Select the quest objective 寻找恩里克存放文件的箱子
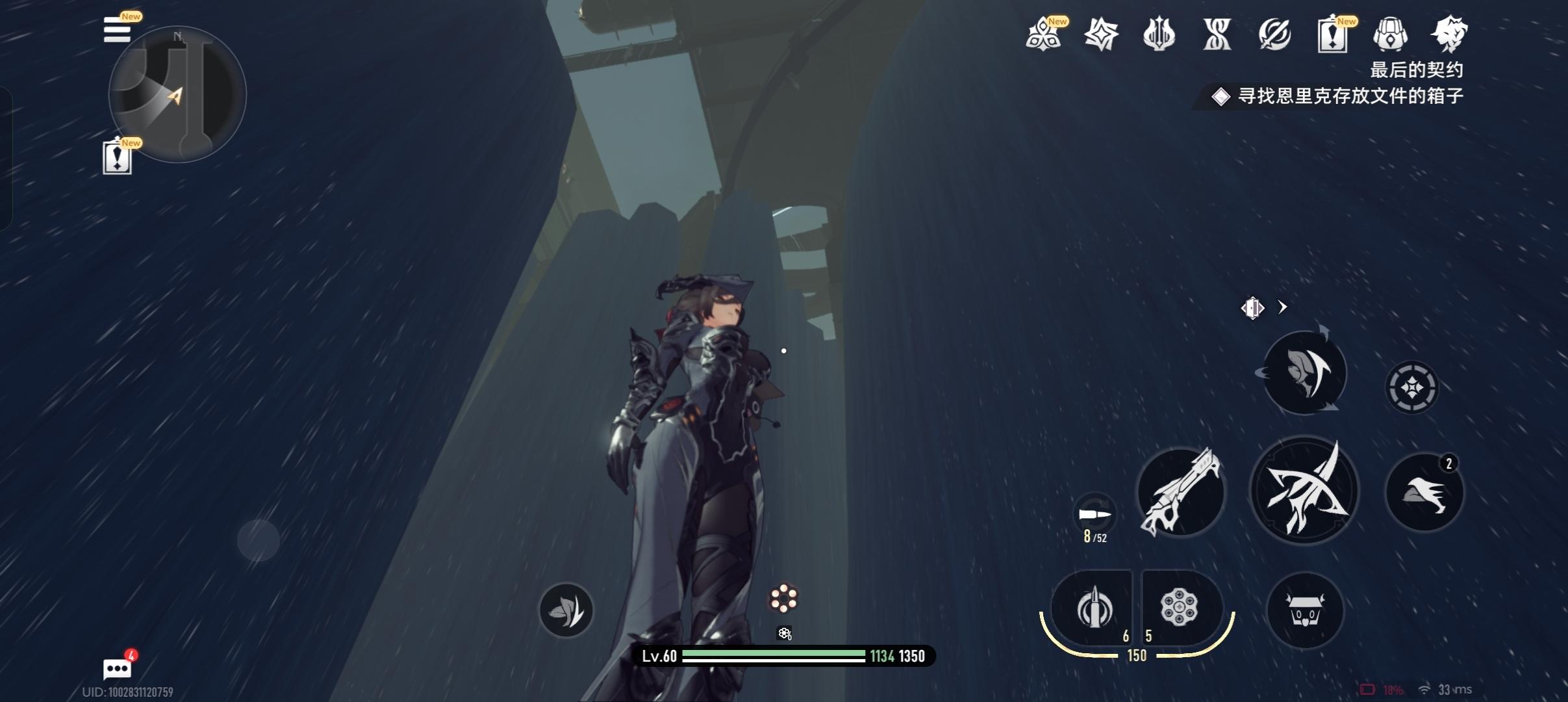1568x702 pixels. click(x=1350, y=96)
